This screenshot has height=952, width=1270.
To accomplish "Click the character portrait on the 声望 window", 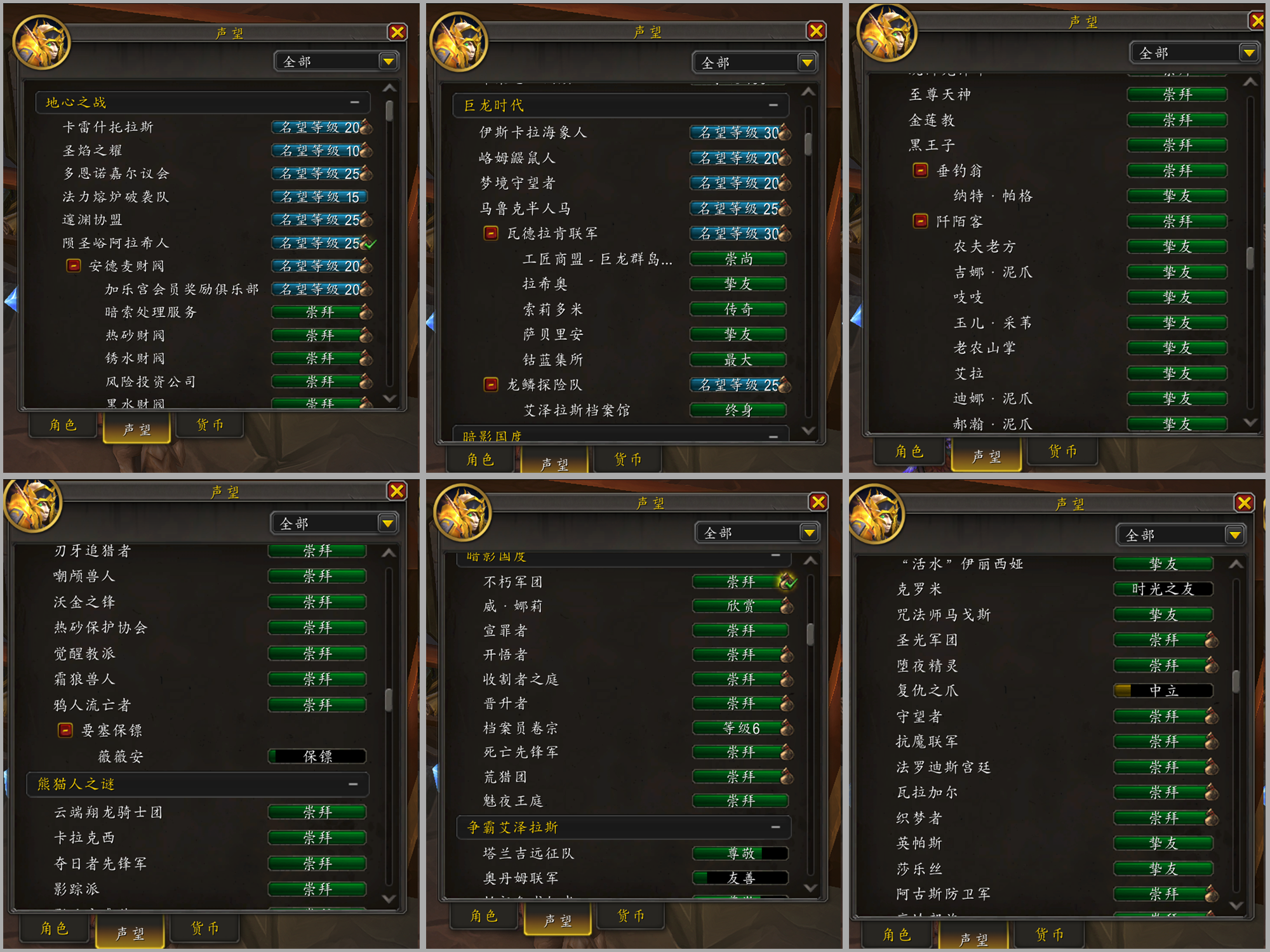I will 42,44.
